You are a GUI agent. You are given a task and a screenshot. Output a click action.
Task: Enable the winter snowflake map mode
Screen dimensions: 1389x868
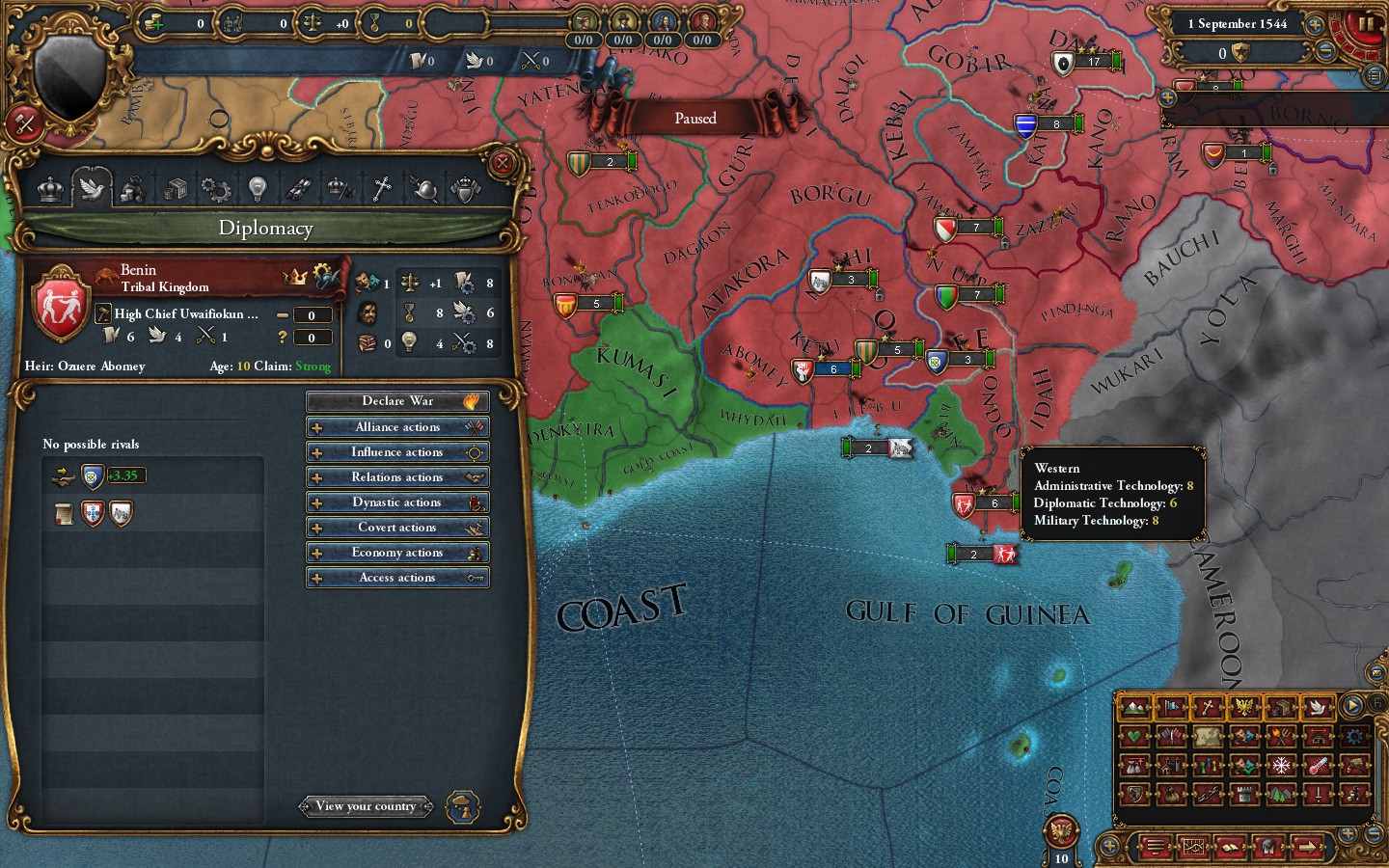[1281, 766]
